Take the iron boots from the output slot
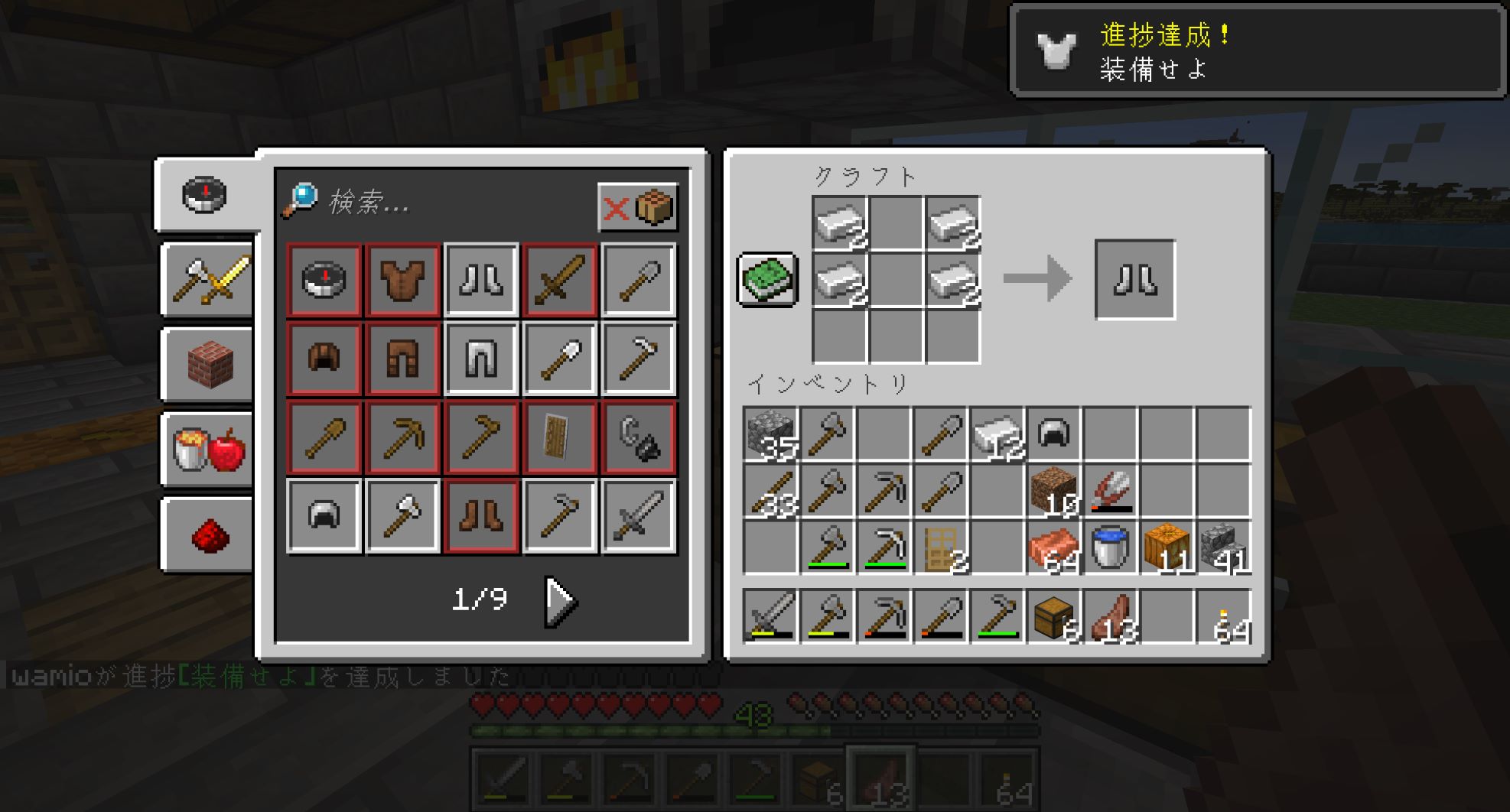 [1134, 280]
